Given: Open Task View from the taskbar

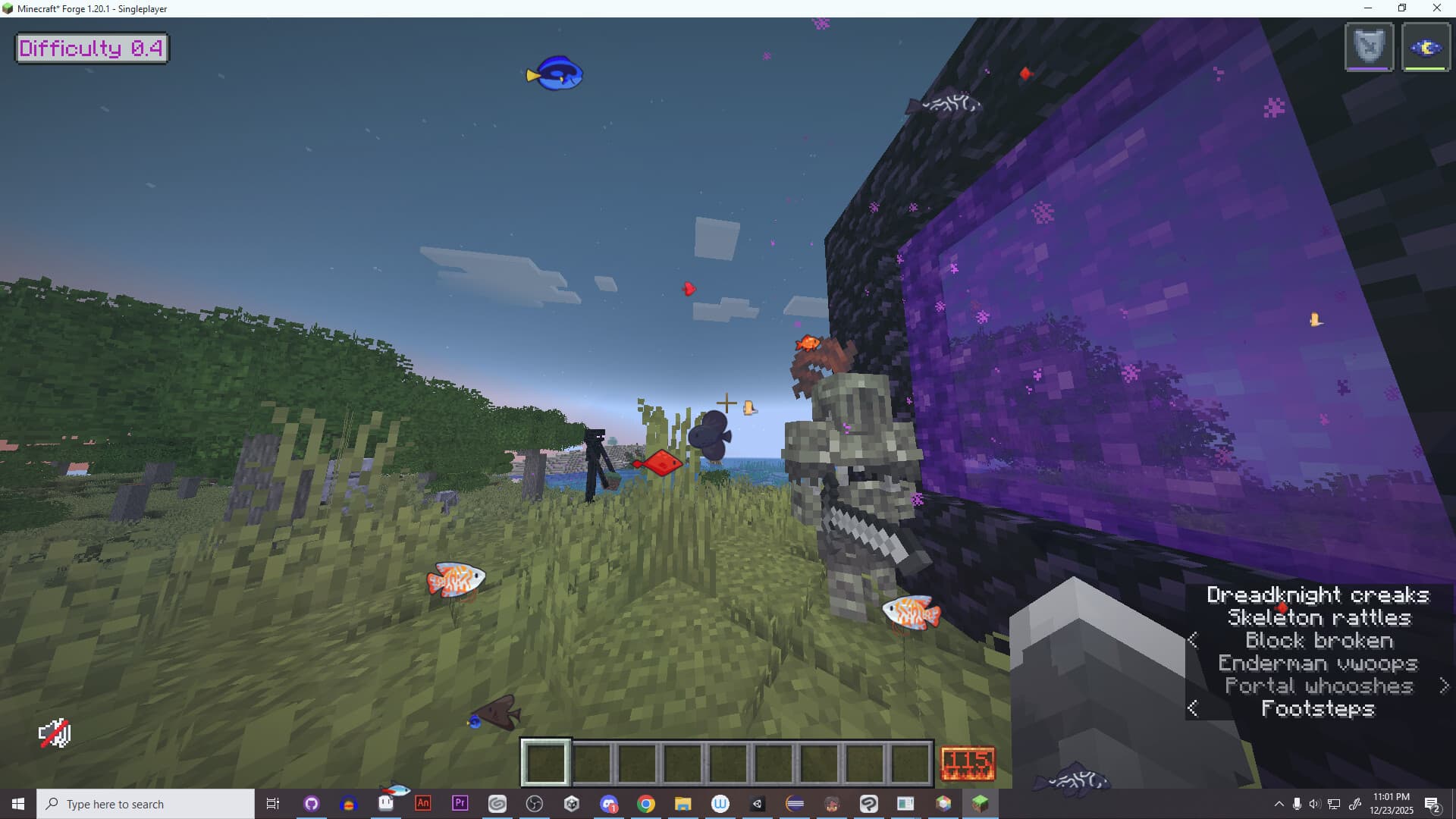Looking at the screenshot, I should click(273, 804).
